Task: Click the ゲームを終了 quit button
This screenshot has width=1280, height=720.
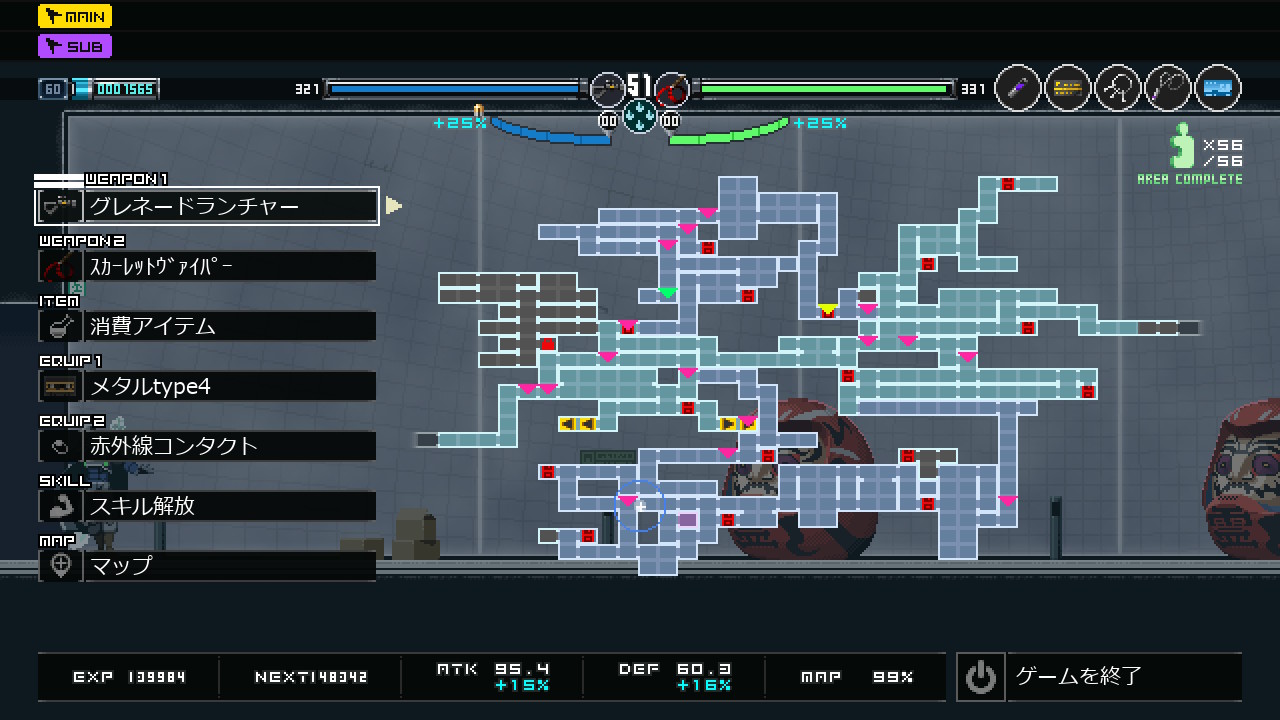Action: (x=1098, y=677)
